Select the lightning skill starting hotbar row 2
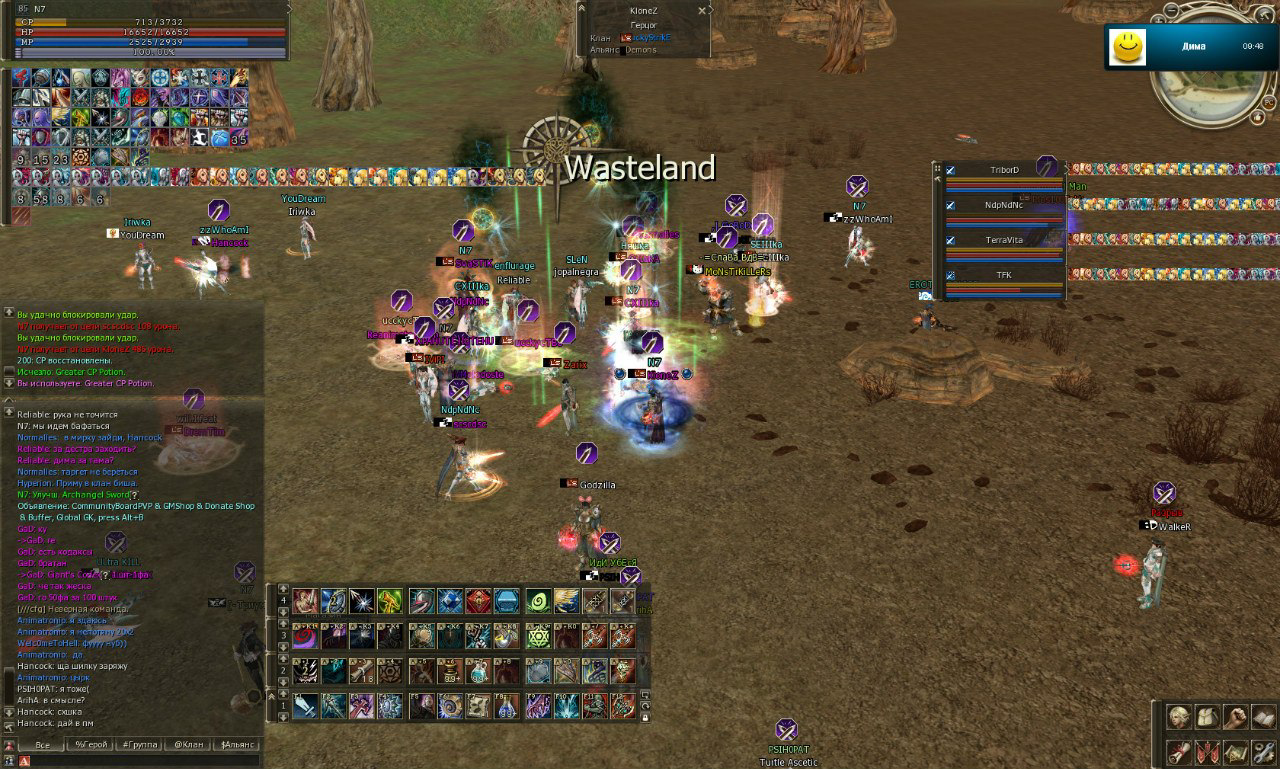Image resolution: width=1280 pixels, height=769 pixels. tap(305, 669)
